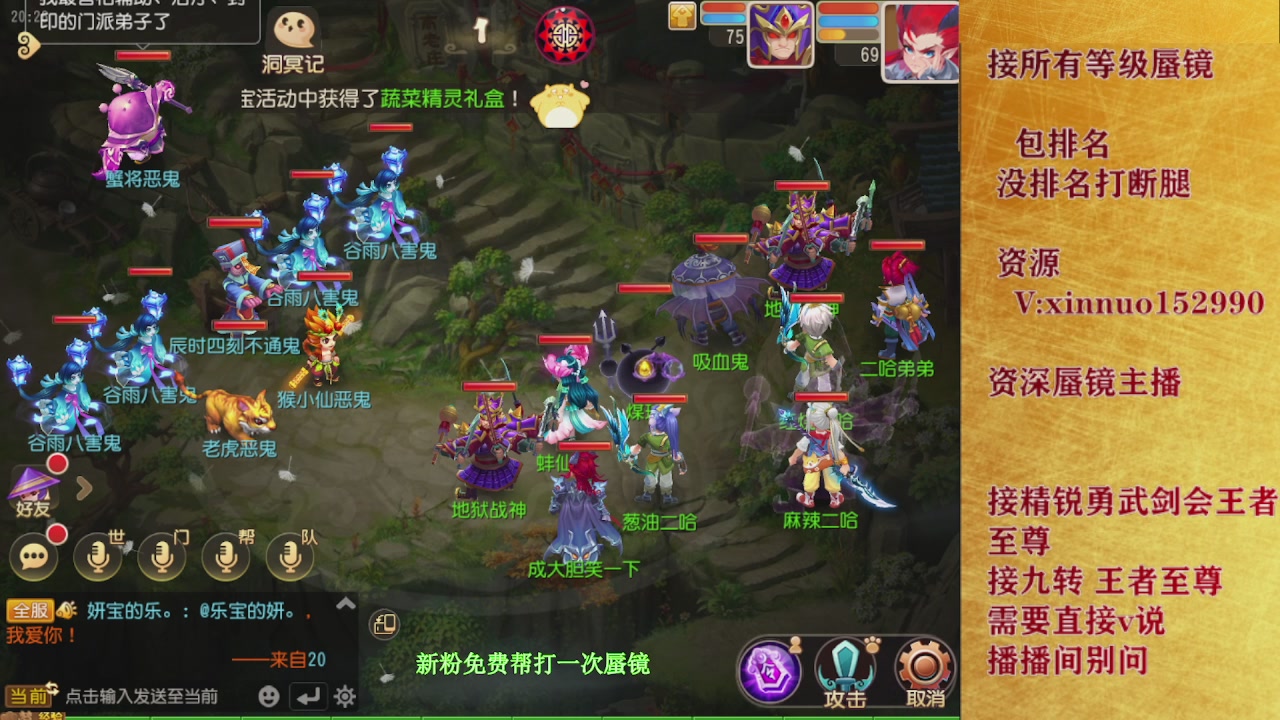Toggle the sect voice mic labeled 门
Screen dimensions: 1280x720
[x=162, y=557]
